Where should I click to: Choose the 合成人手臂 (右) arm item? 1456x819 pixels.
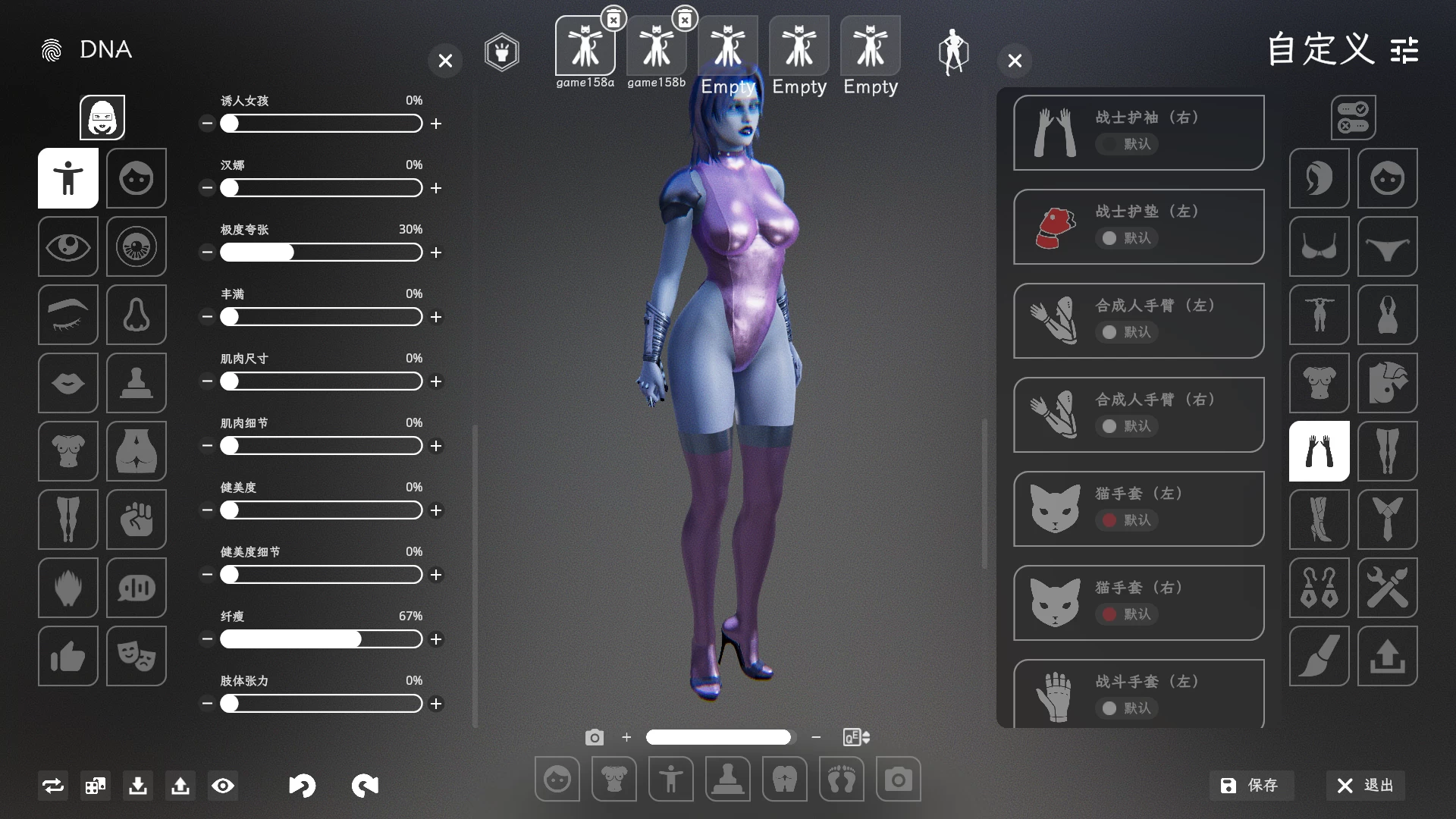click(1138, 415)
